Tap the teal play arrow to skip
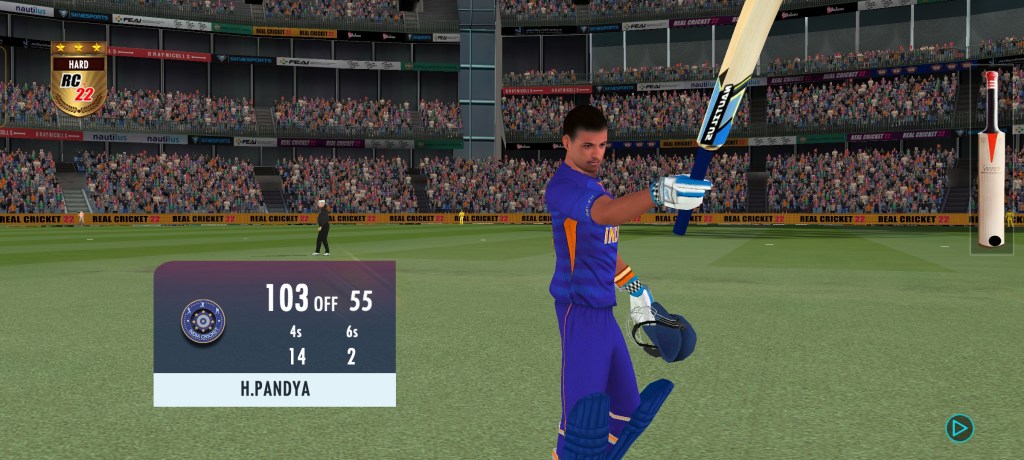This screenshot has width=1024, height=460. point(959,428)
